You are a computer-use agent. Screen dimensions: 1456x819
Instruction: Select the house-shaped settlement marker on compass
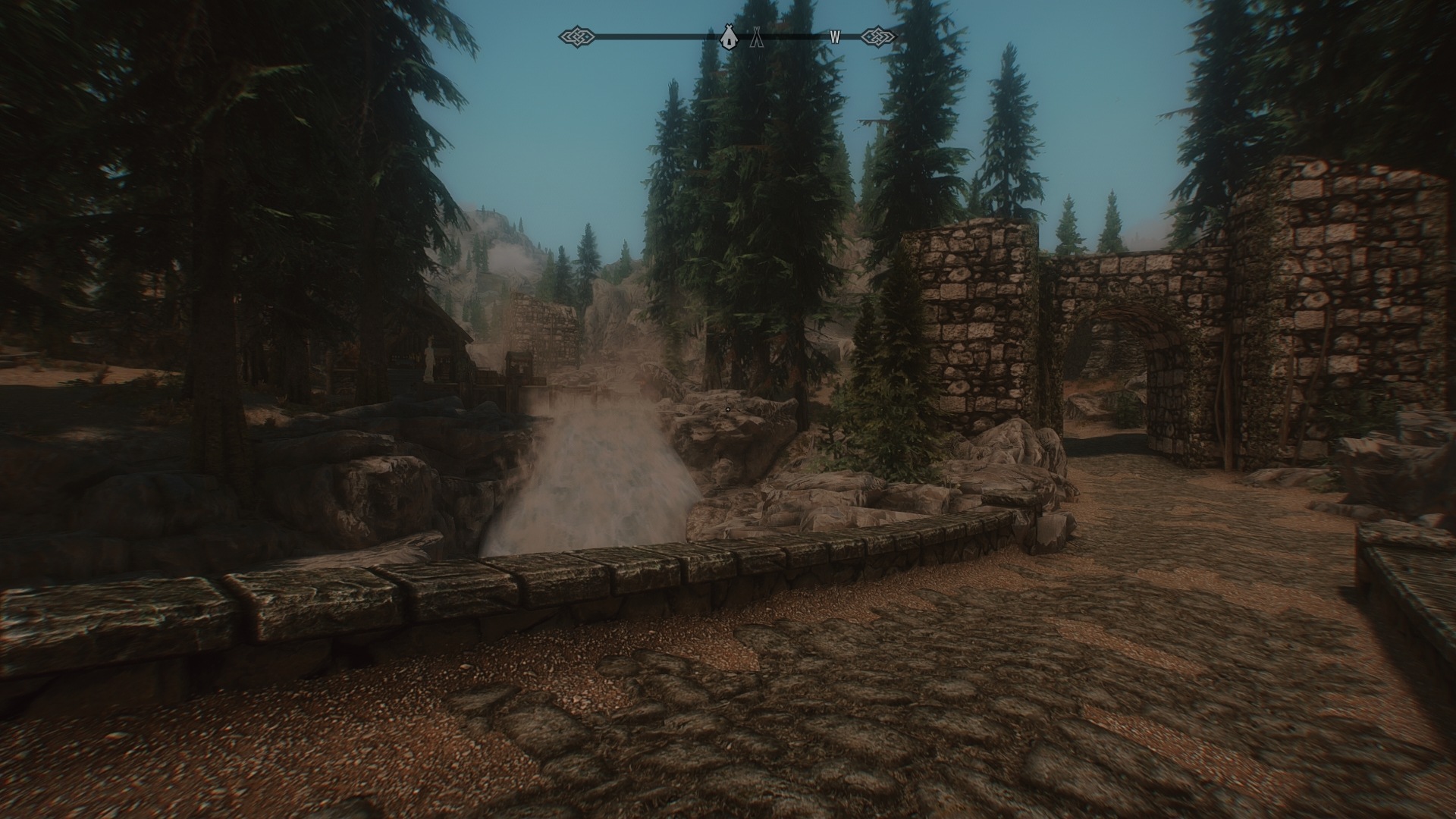730,36
